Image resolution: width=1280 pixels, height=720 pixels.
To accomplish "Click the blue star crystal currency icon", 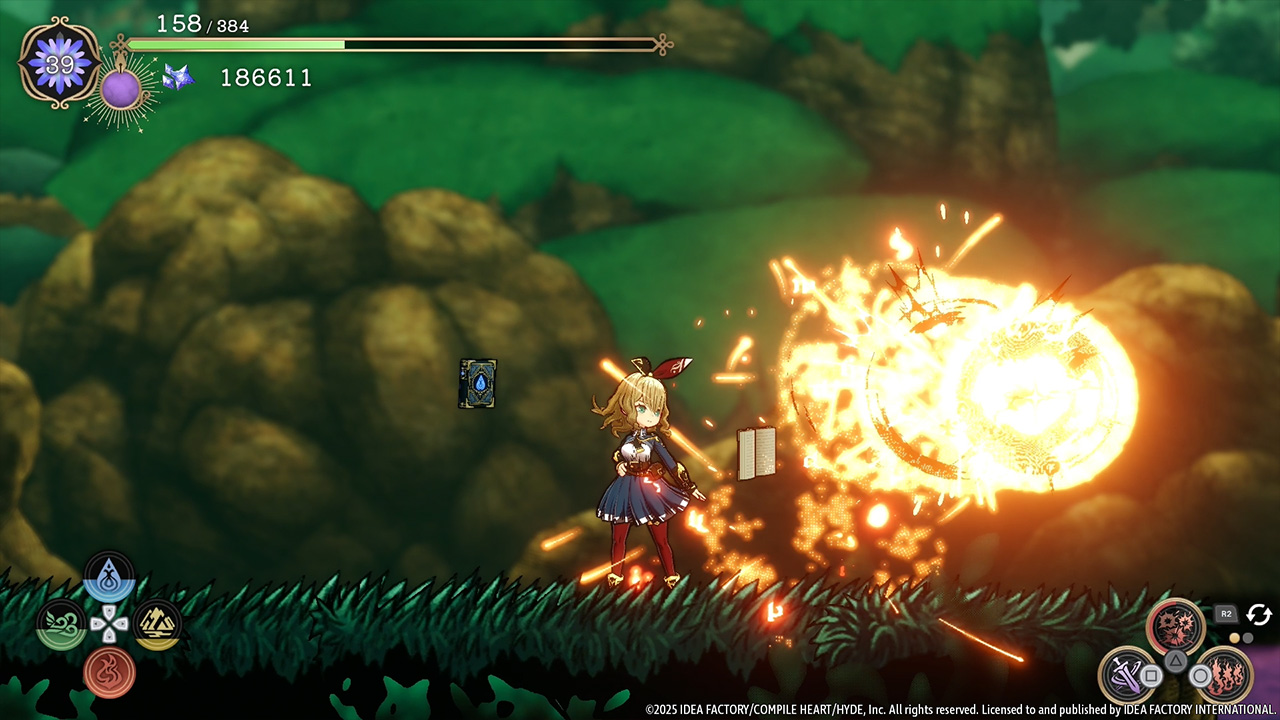I will click(x=178, y=77).
